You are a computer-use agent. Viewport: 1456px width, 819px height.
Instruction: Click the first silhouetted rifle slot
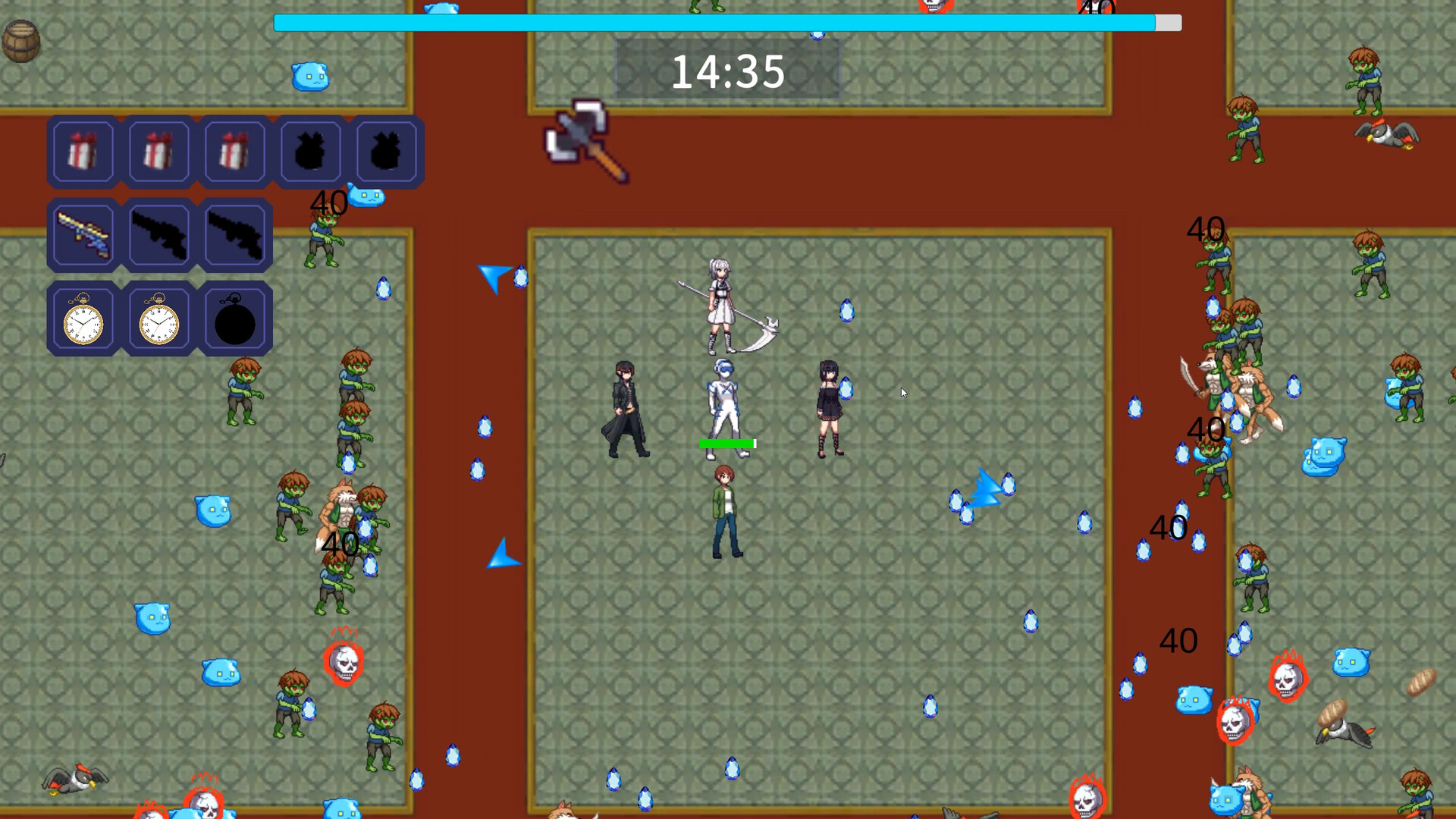pyautogui.click(x=158, y=234)
